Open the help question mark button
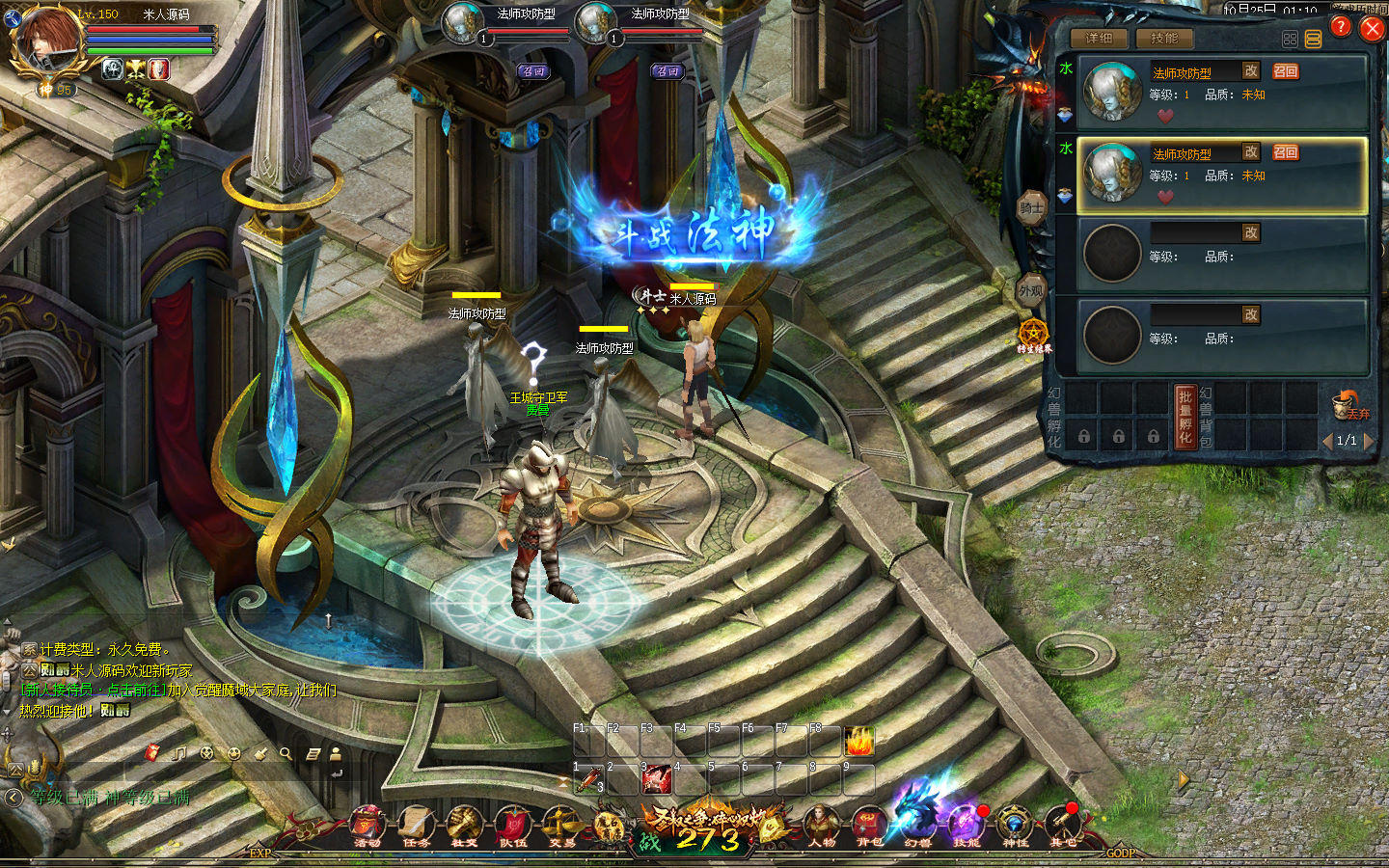 tap(1341, 27)
